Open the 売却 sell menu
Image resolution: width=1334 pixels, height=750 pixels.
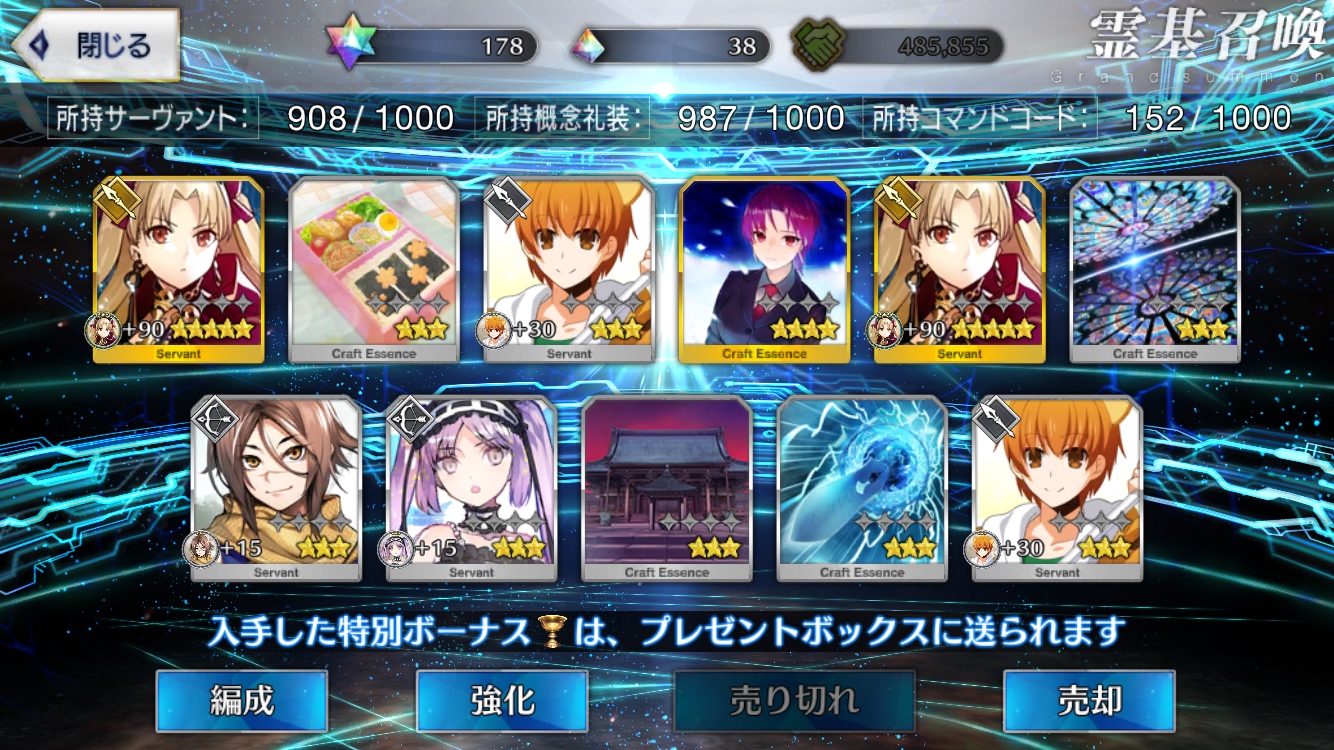coord(1089,701)
